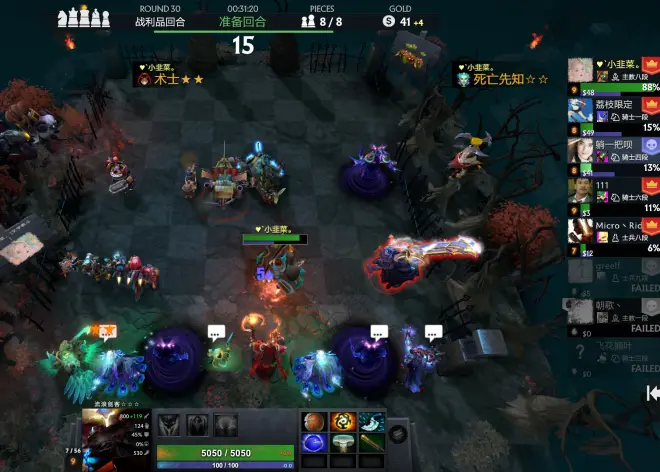The height and width of the screenshot is (472, 660).
Task: Select the teal blade item slot
Action: [x=372, y=422]
